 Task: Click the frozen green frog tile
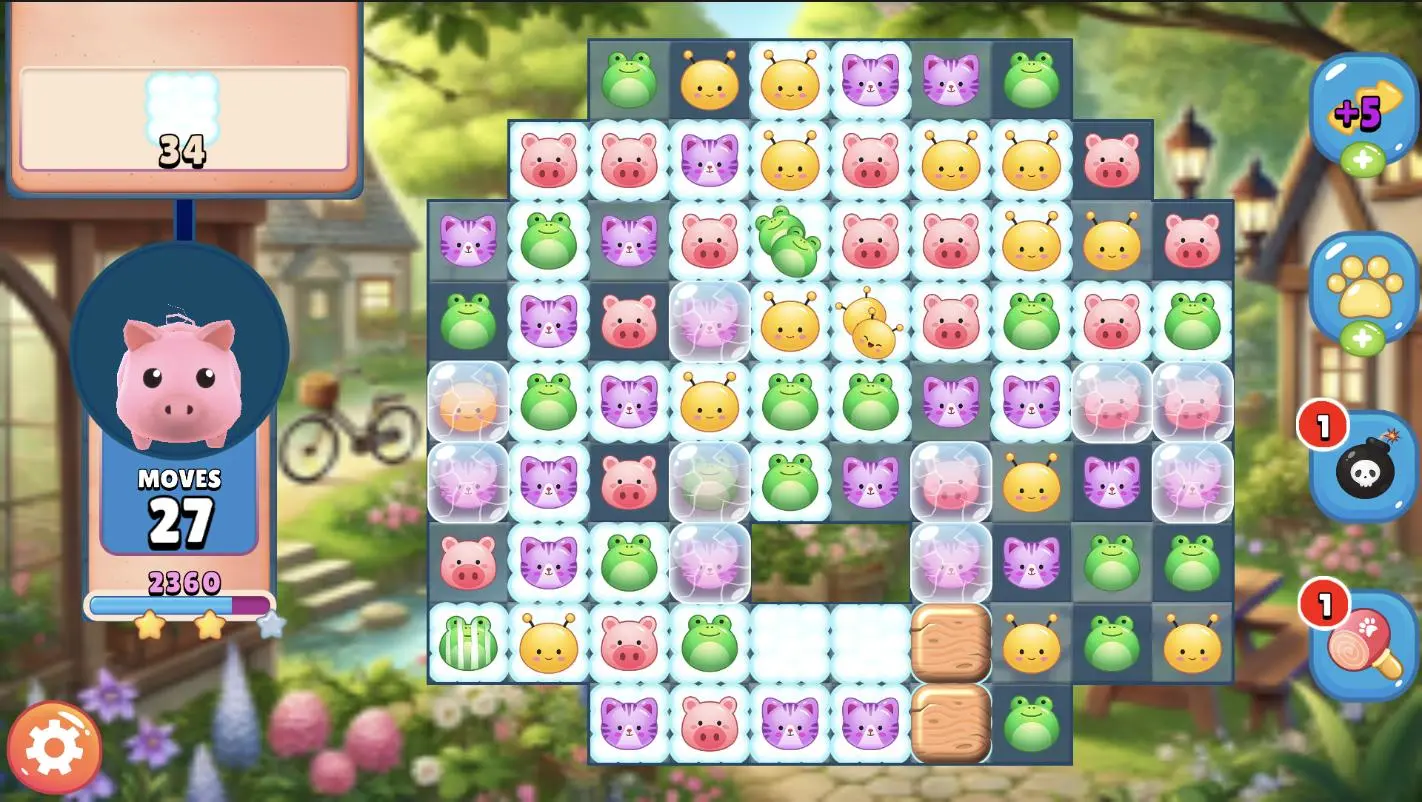(709, 482)
